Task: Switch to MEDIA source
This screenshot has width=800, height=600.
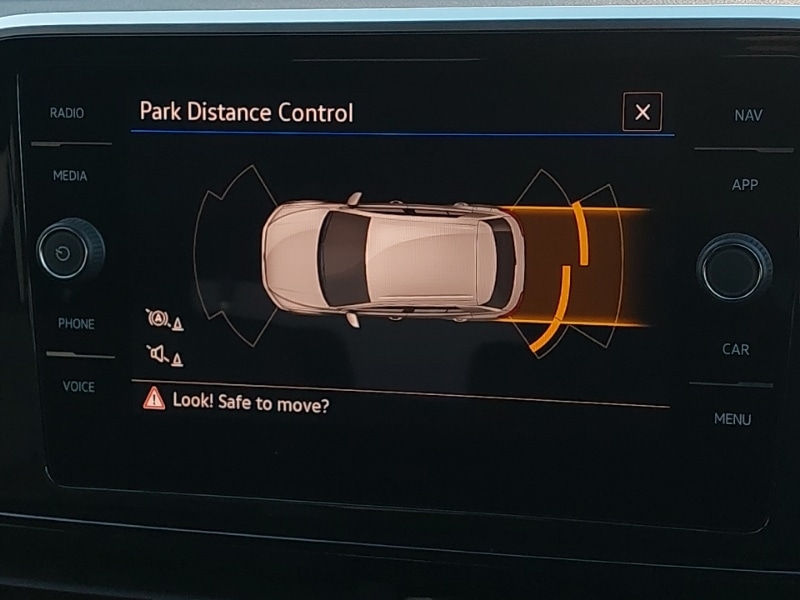Action: tap(70, 176)
